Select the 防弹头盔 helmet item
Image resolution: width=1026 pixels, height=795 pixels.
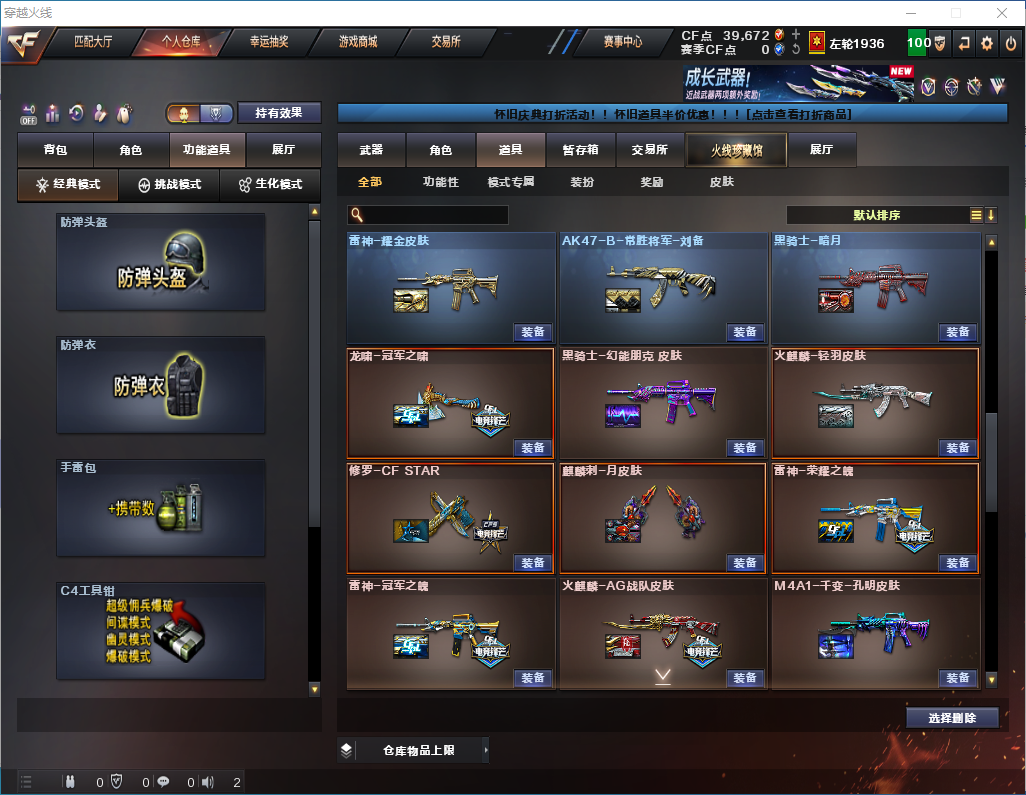[161, 262]
